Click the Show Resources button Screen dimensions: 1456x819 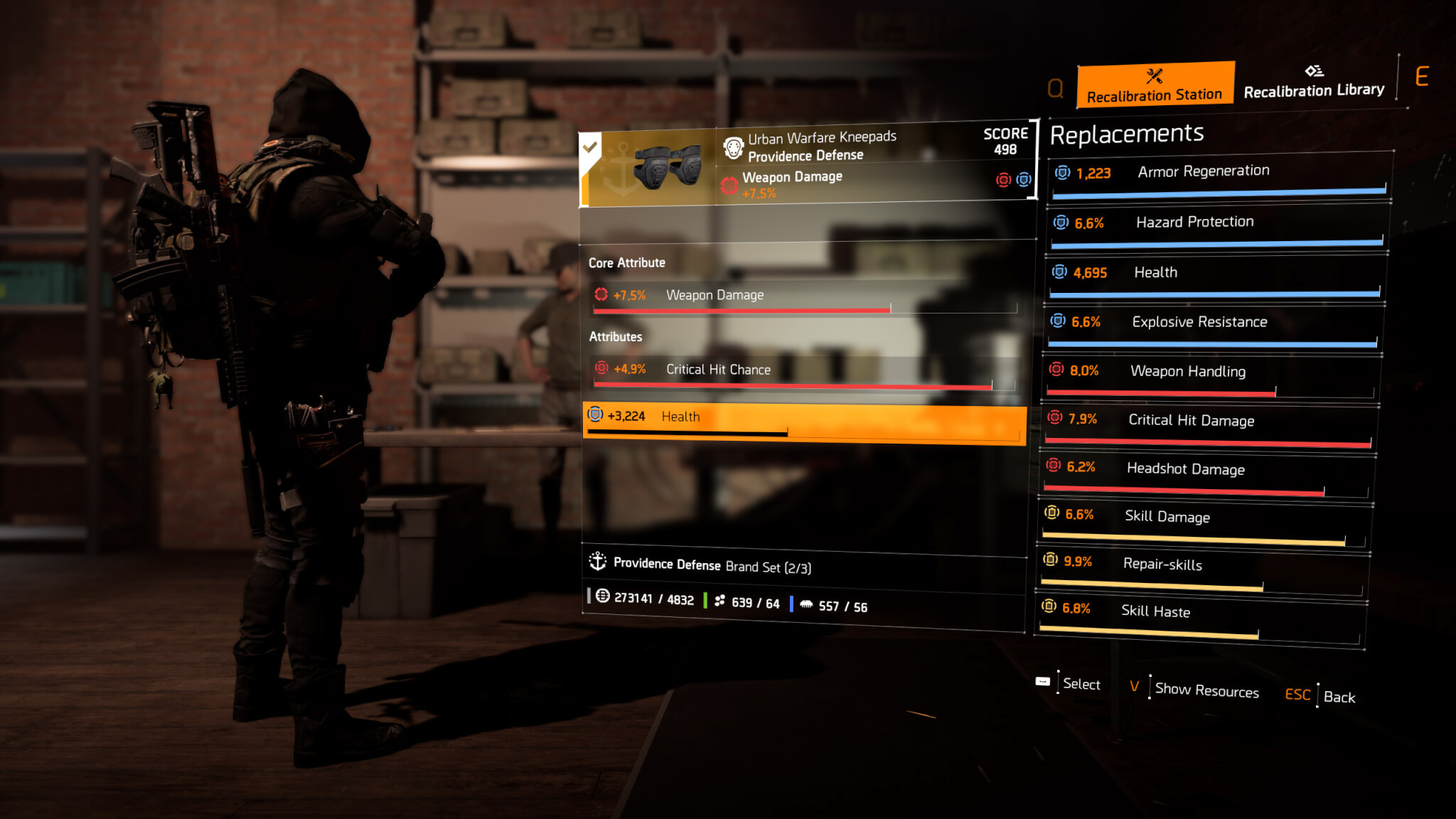[1206, 690]
